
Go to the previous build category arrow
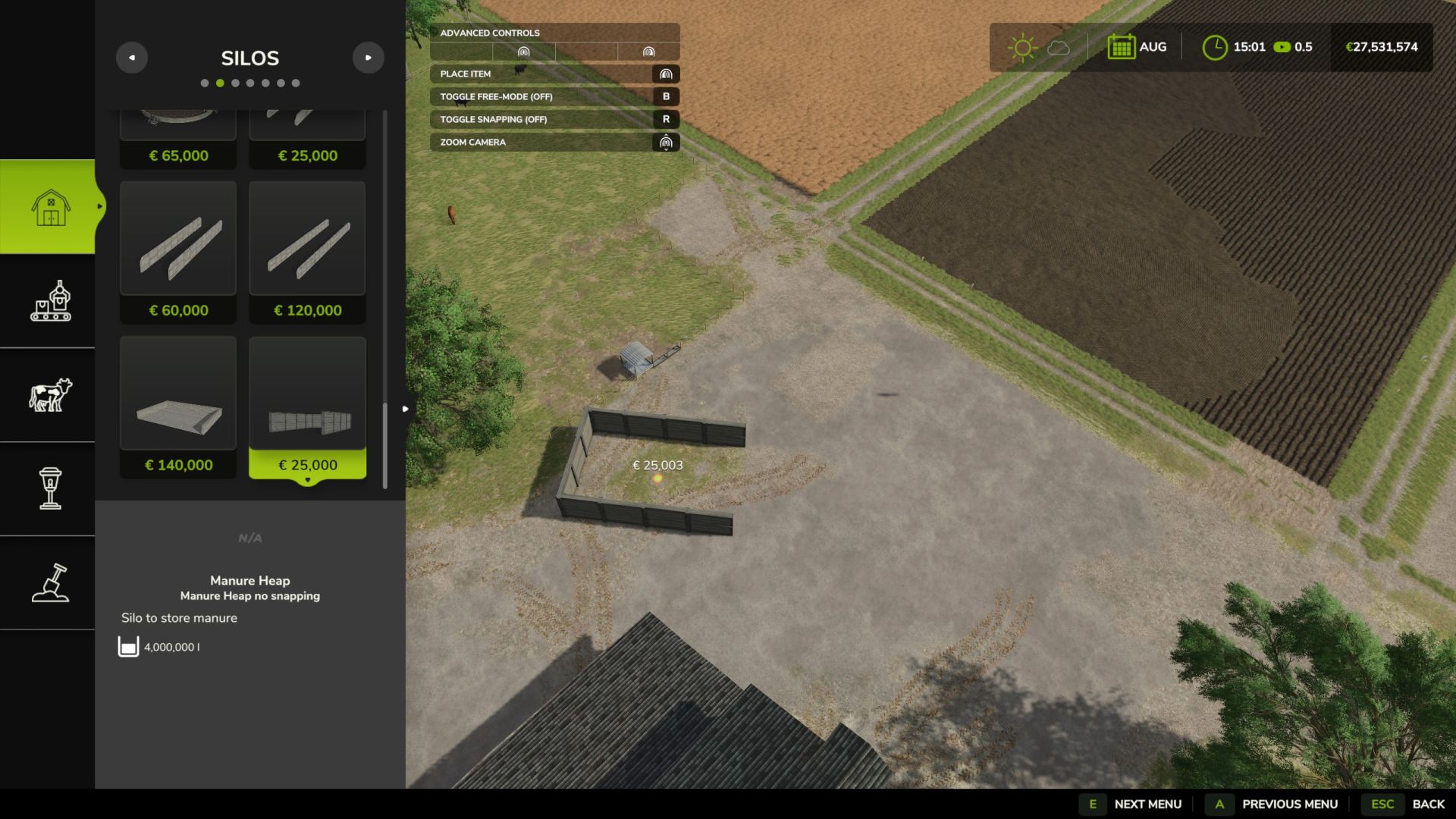(132, 58)
